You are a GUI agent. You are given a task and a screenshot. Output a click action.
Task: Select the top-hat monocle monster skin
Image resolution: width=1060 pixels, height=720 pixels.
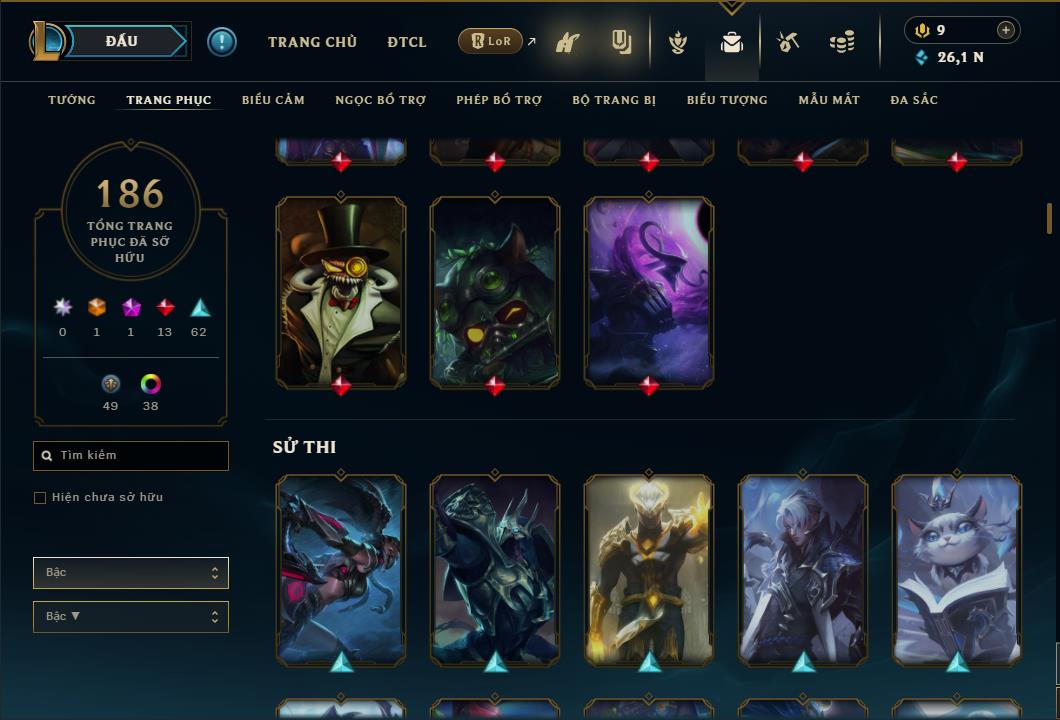(341, 291)
